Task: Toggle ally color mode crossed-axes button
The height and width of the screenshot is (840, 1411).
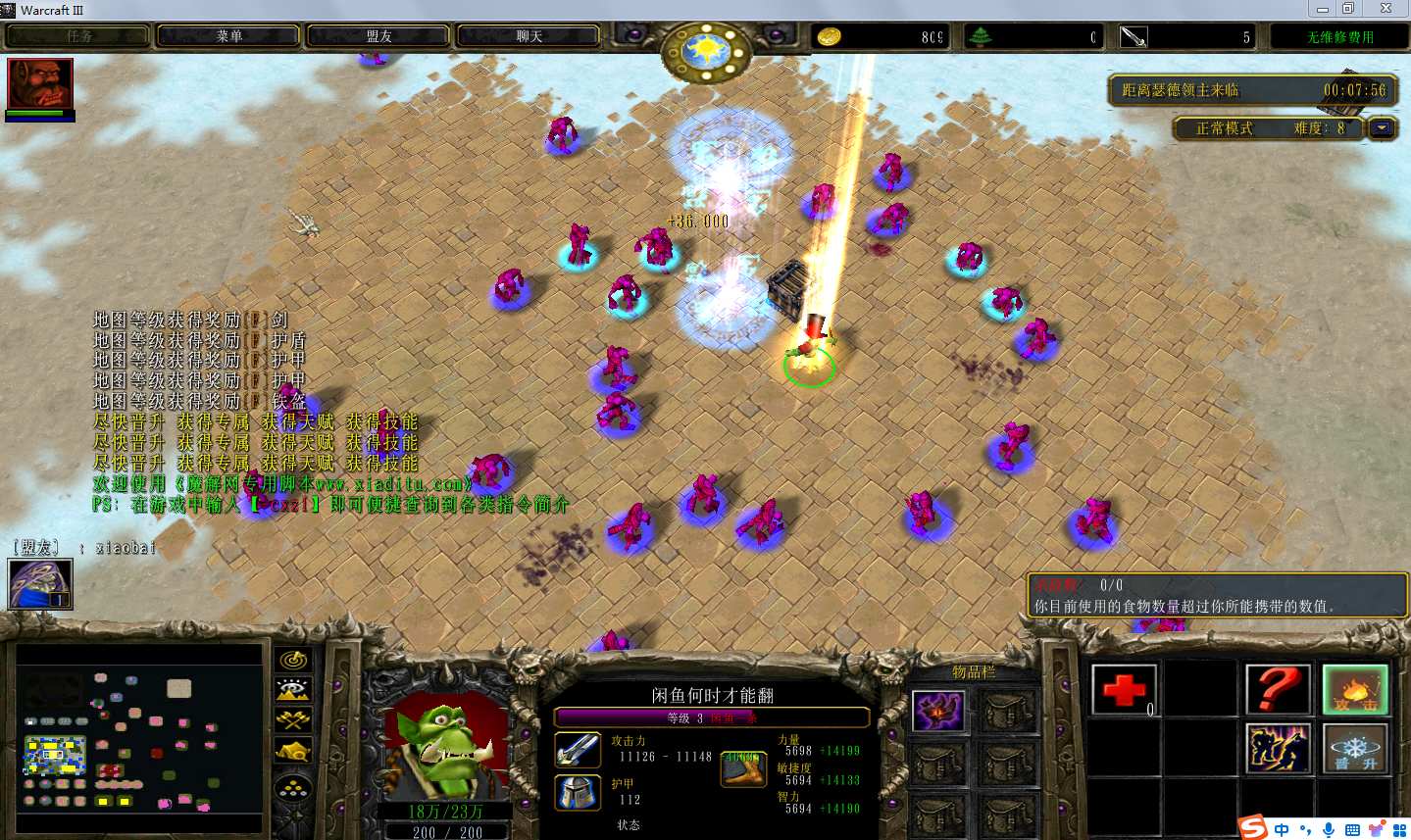Action: tap(293, 720)
